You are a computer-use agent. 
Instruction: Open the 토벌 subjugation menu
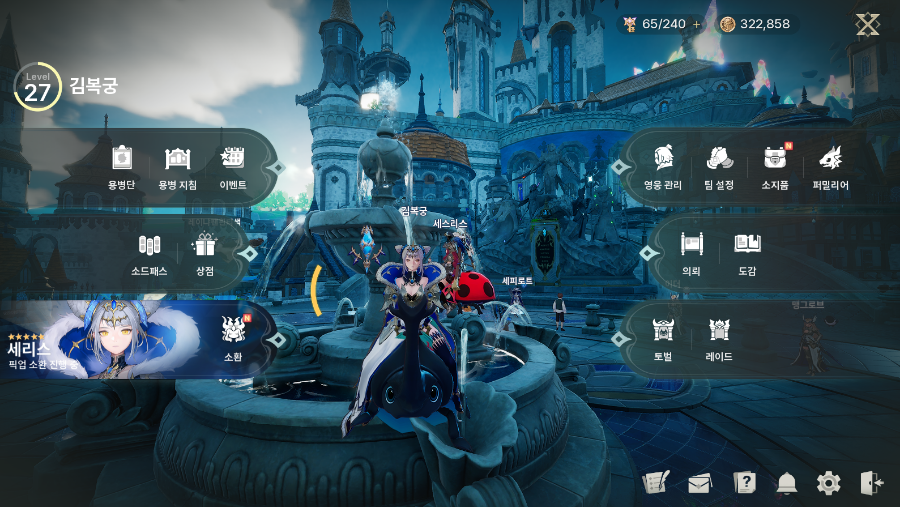(x=663, y=337)
